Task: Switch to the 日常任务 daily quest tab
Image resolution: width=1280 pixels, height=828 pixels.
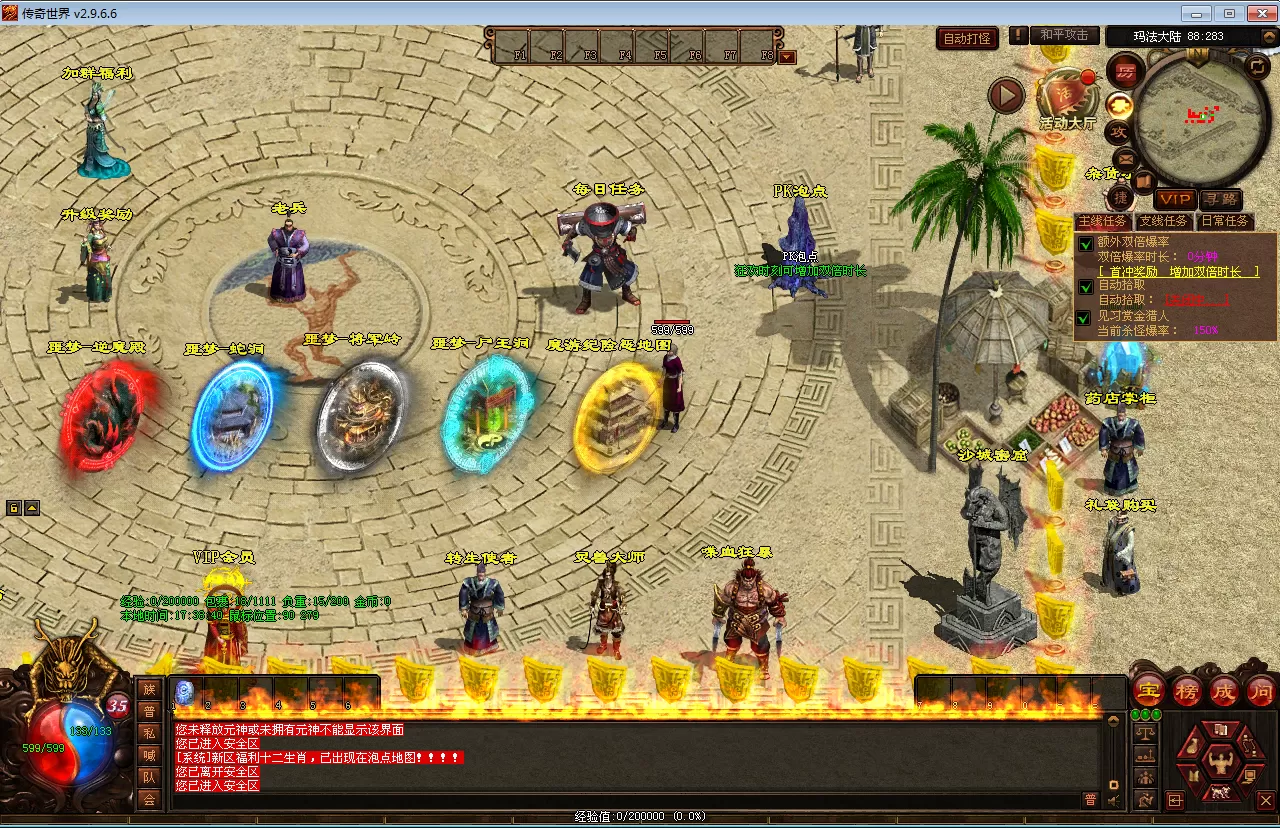Action: (x=1224, y=221)
